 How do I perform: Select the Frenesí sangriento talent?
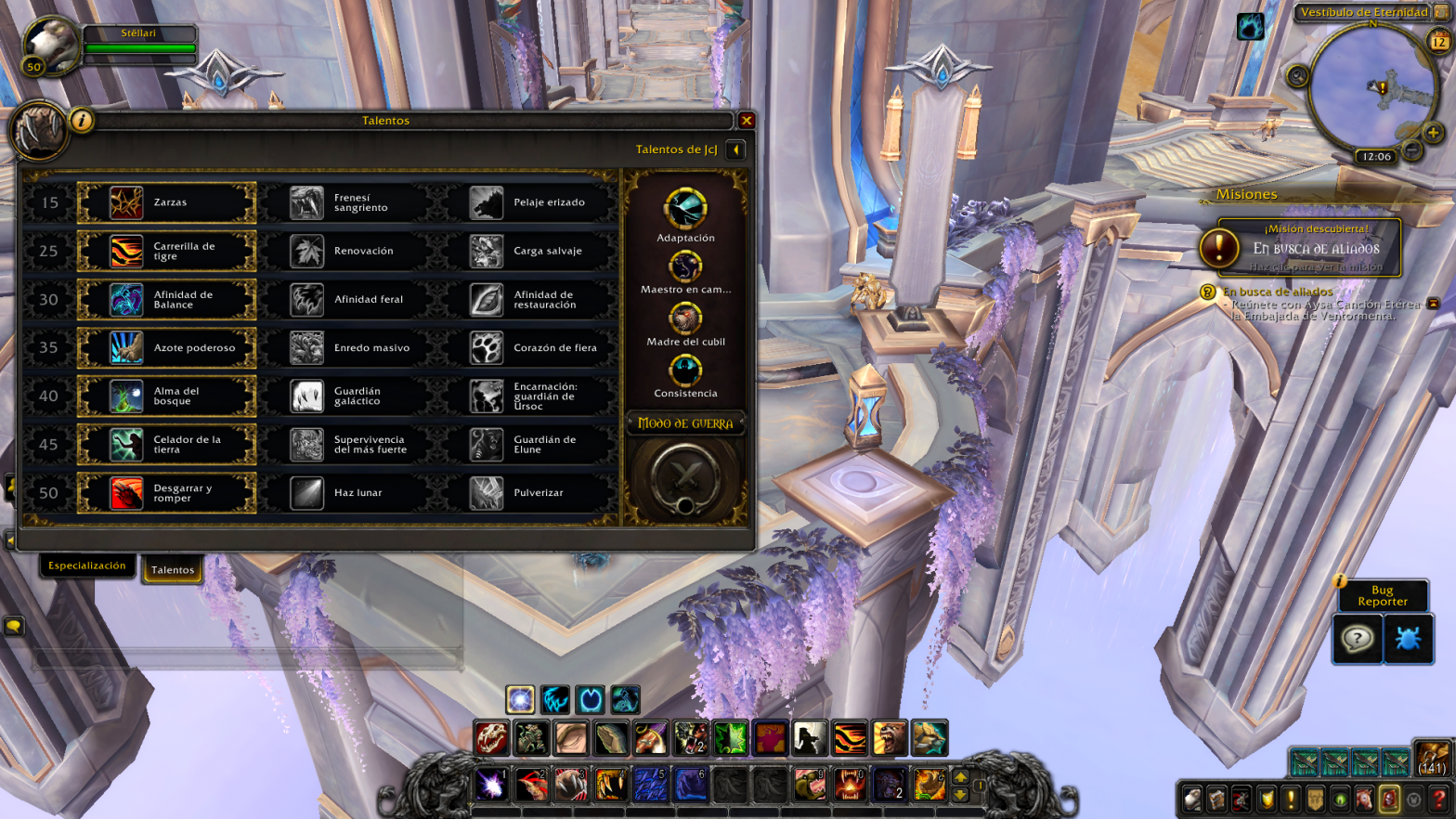click(345, 203)
